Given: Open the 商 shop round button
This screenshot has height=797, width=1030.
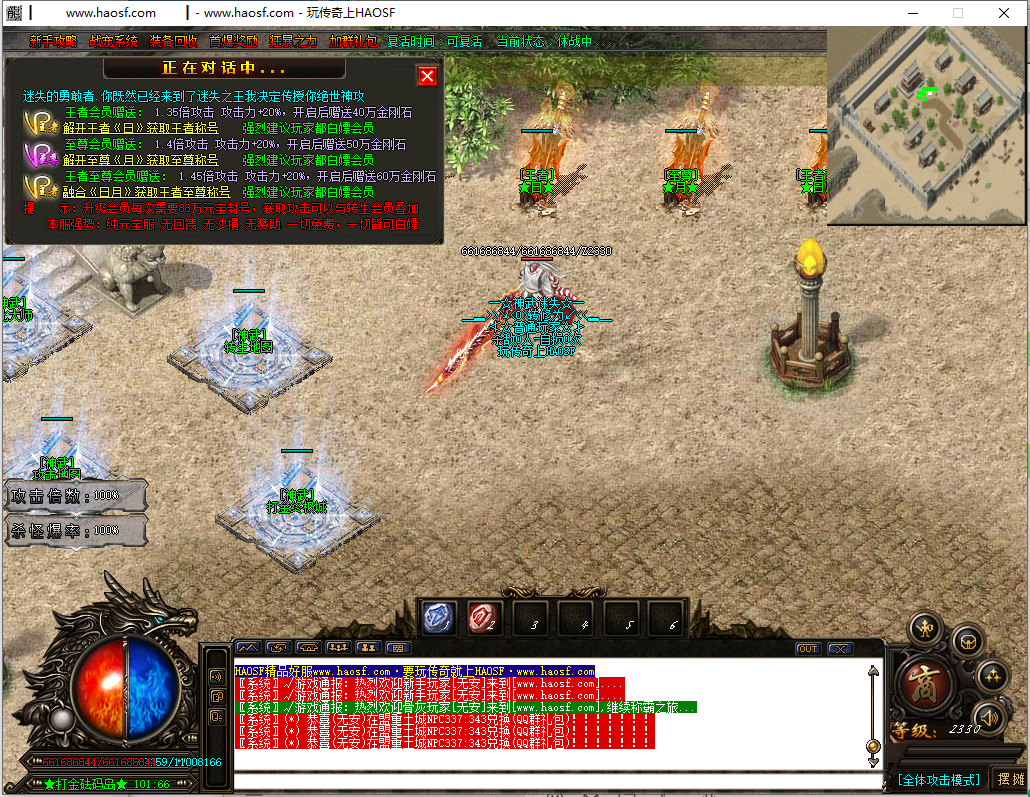Looking at the screenshot, I should (x=927, y=683).
